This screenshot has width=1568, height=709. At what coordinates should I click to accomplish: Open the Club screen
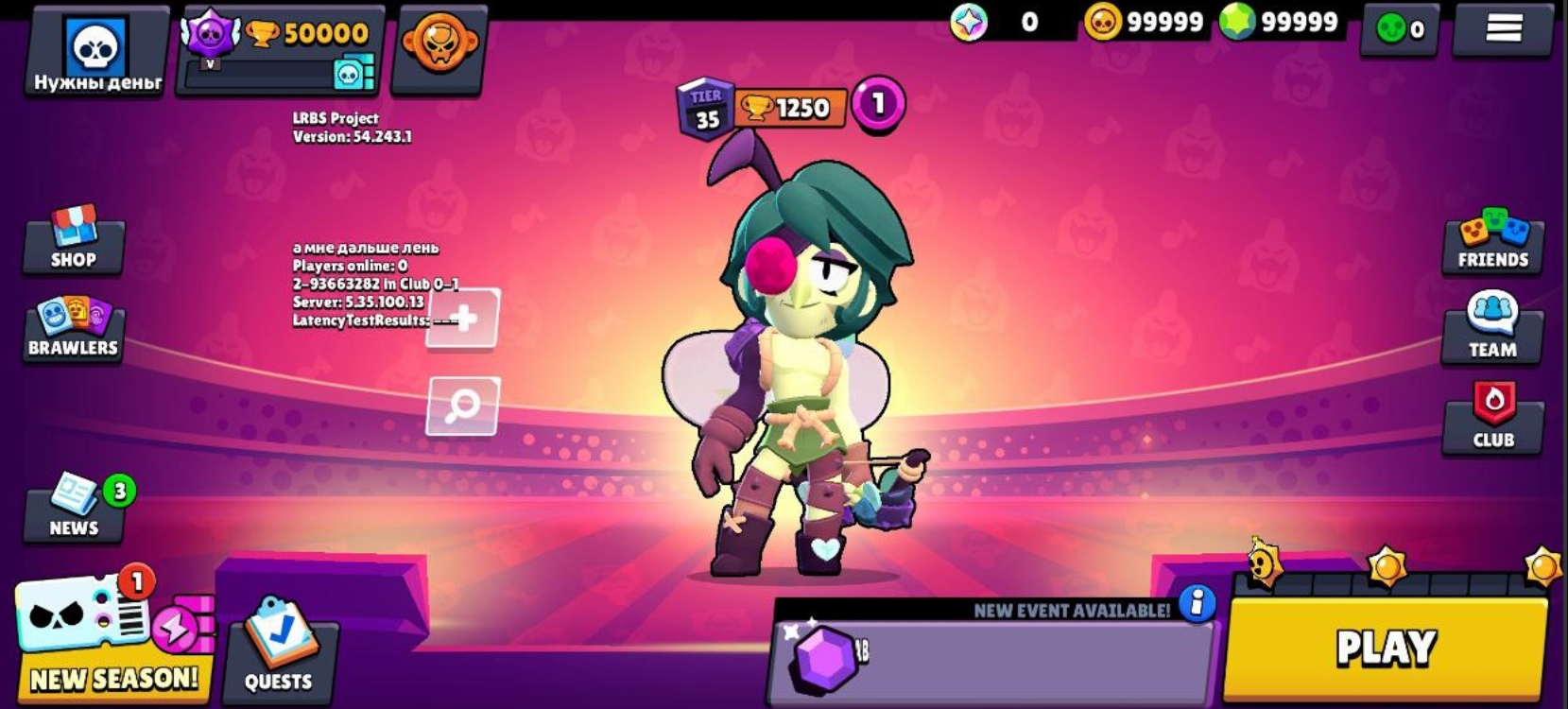tap(1493, 418)
